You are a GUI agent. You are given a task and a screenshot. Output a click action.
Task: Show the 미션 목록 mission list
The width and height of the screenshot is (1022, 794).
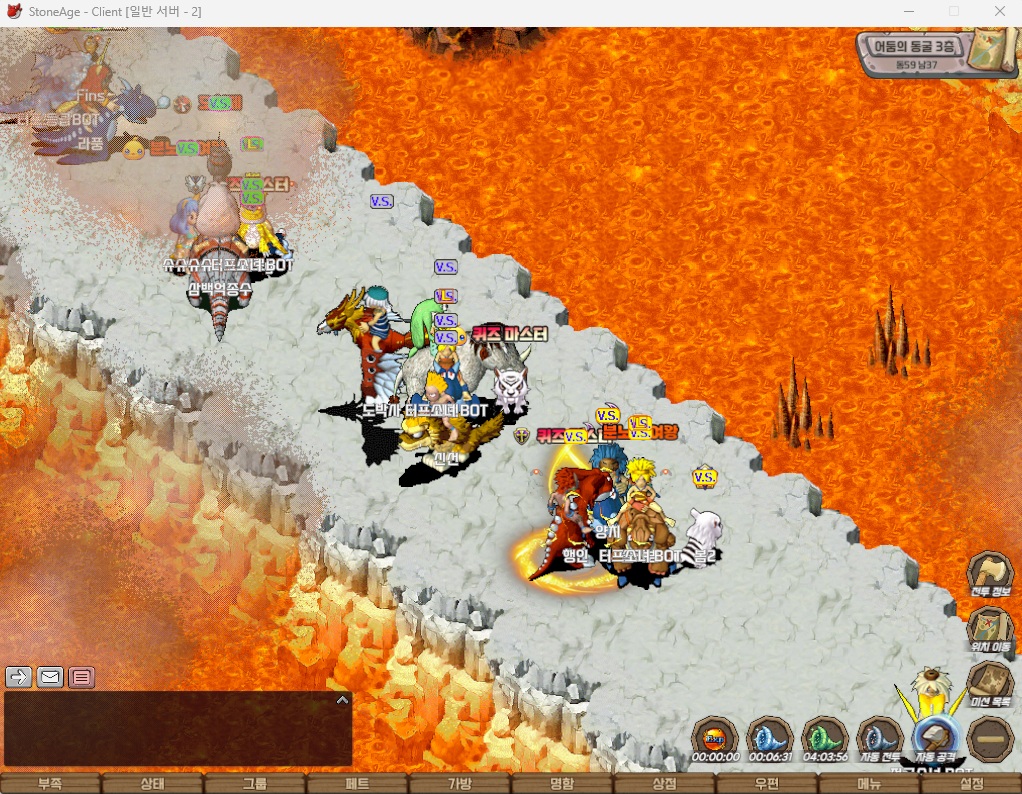coord(990,683)
